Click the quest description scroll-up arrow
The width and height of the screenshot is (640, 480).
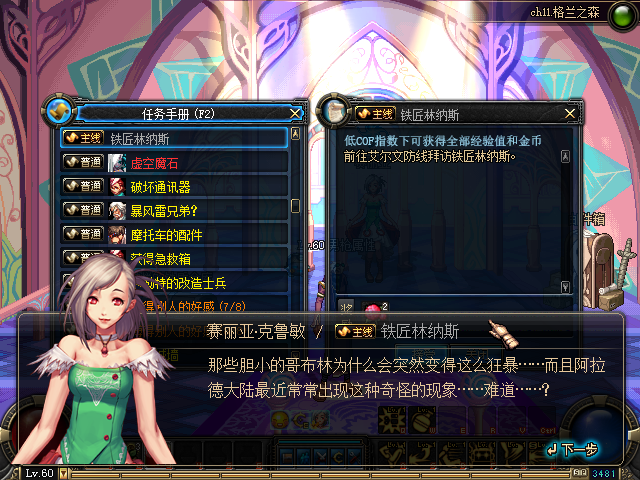(565, 156)
